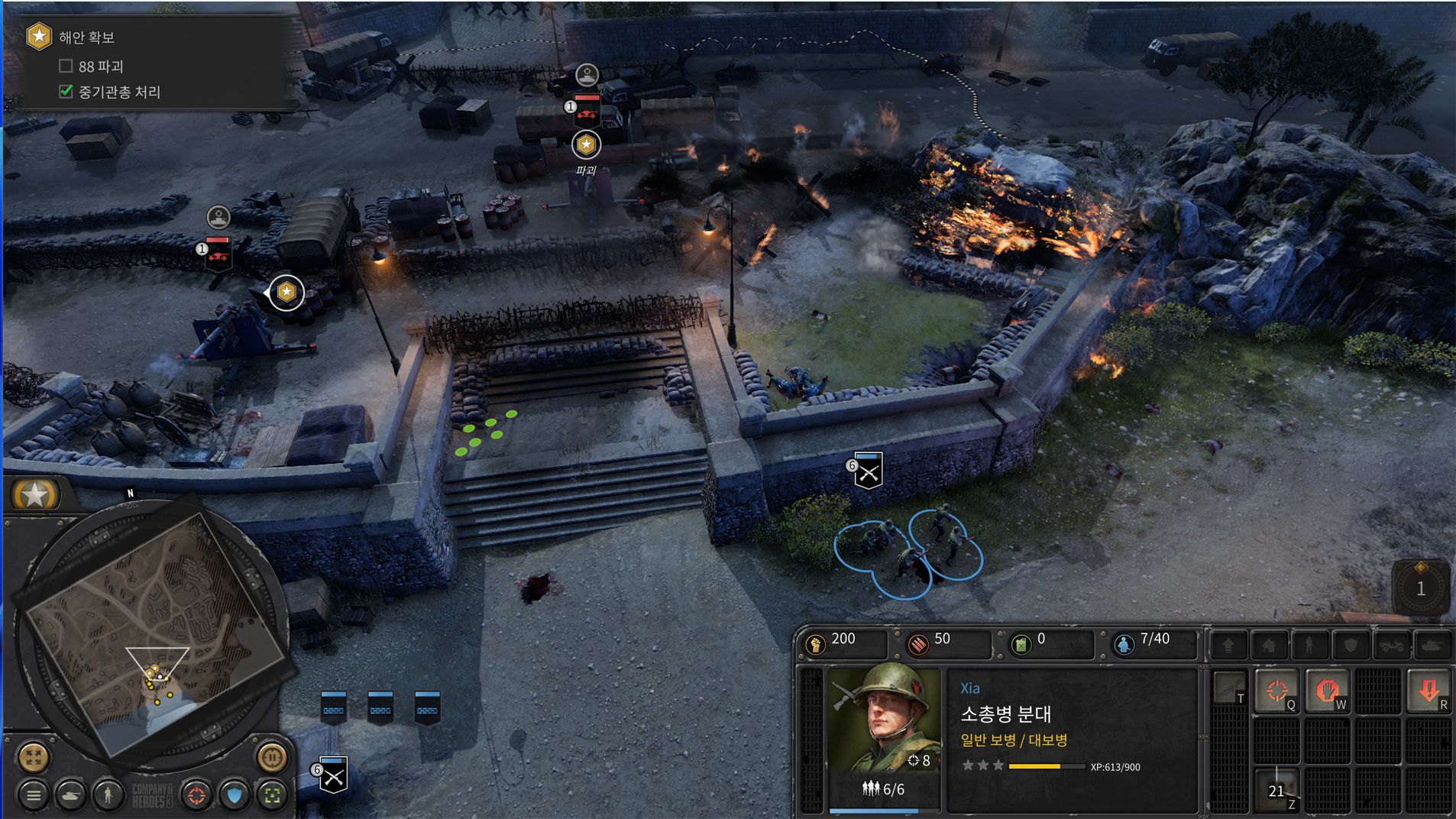
Task: Activate the attack-move crosshair ability
Action: click(1276, 691)
